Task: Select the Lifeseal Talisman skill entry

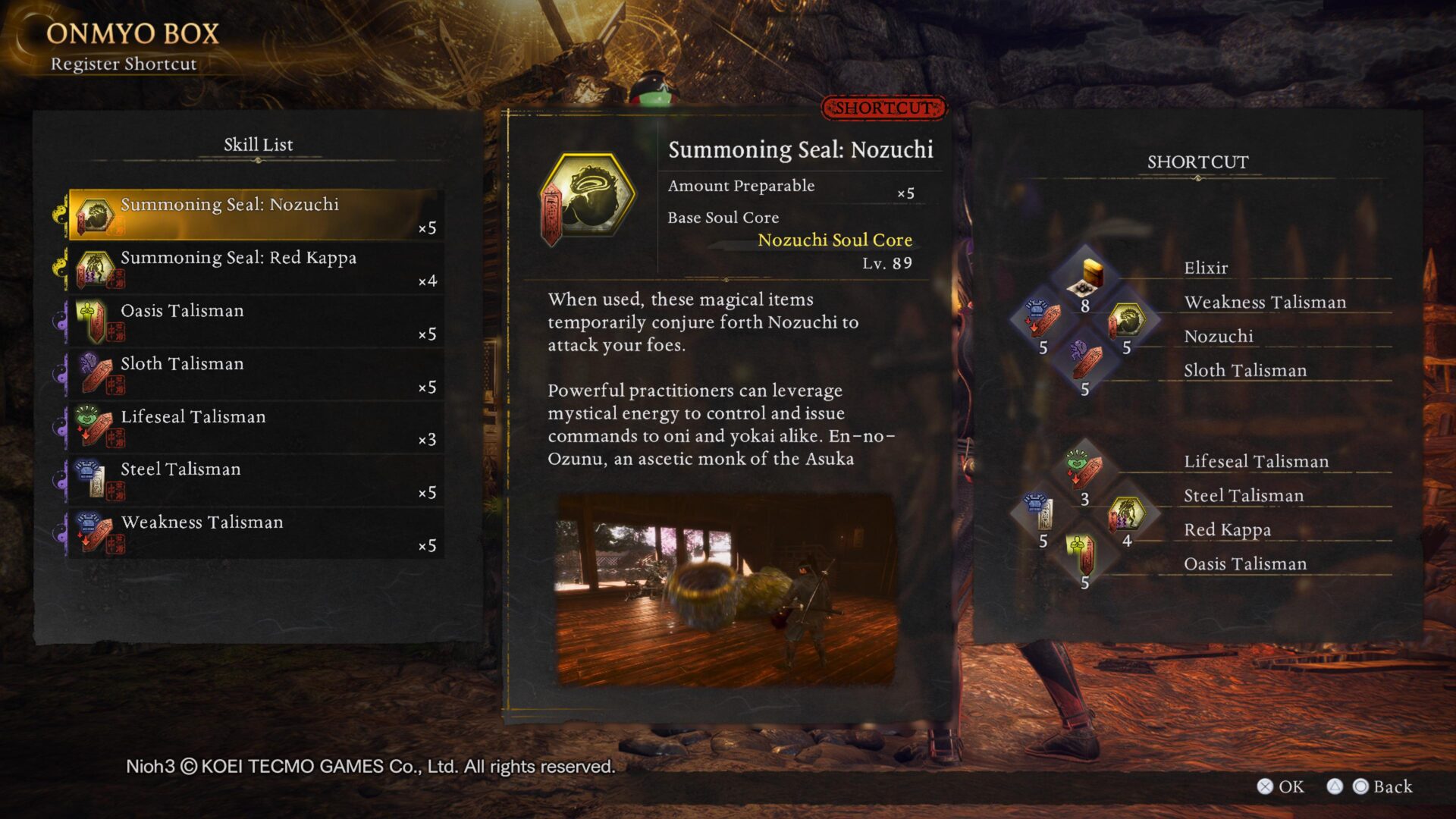Action: pyautogui.click(x=255, y=428)
